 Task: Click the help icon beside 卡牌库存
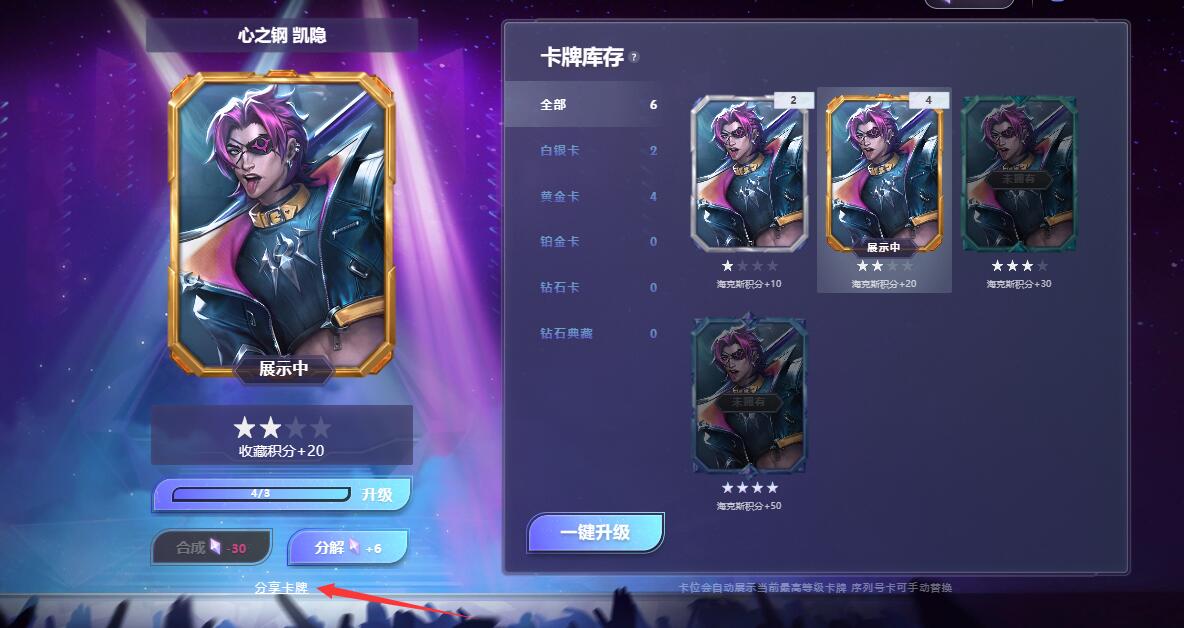click(x=634, y=58)
